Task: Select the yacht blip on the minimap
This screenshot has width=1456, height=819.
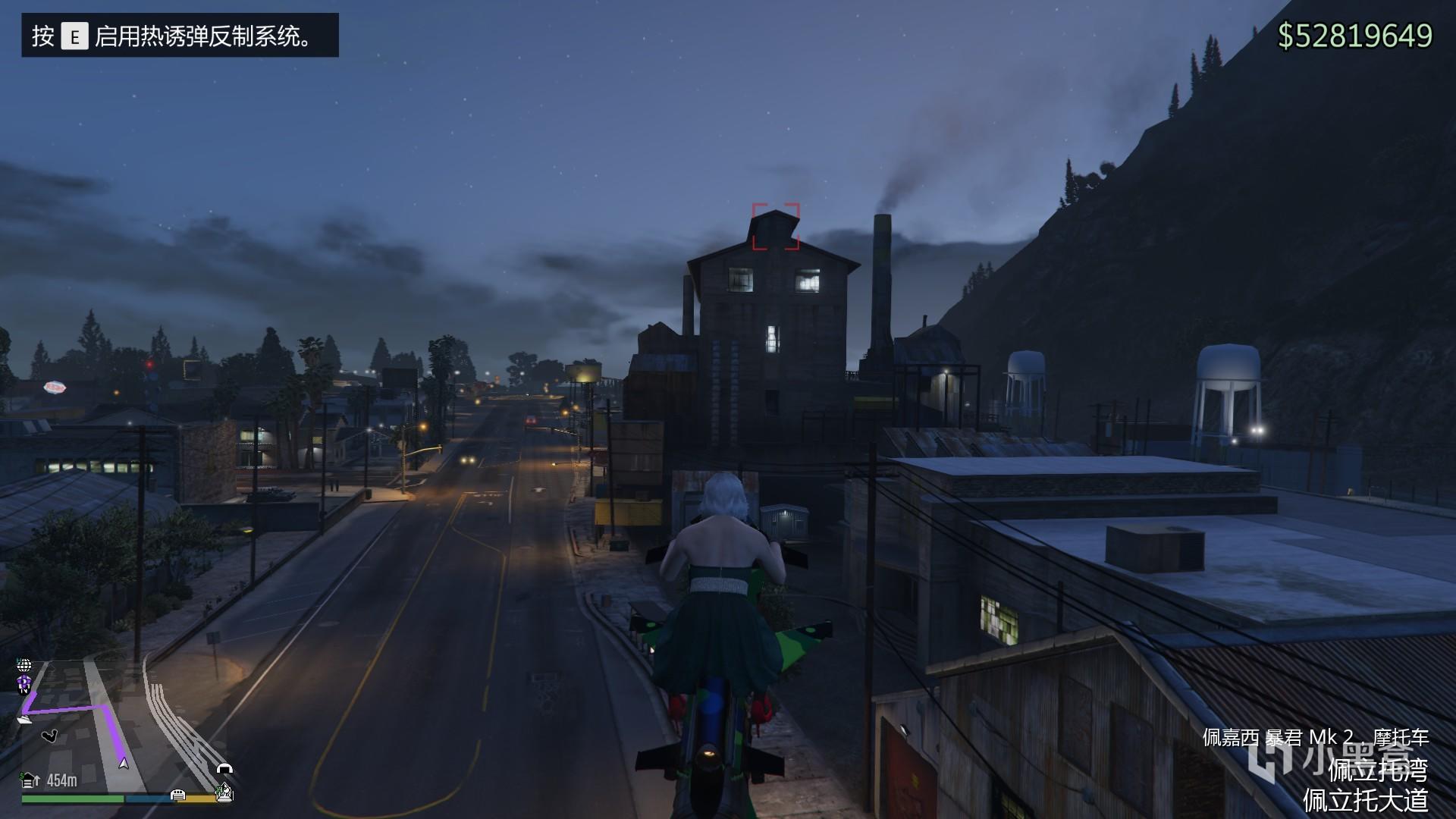Action: (x=24, y=718)
